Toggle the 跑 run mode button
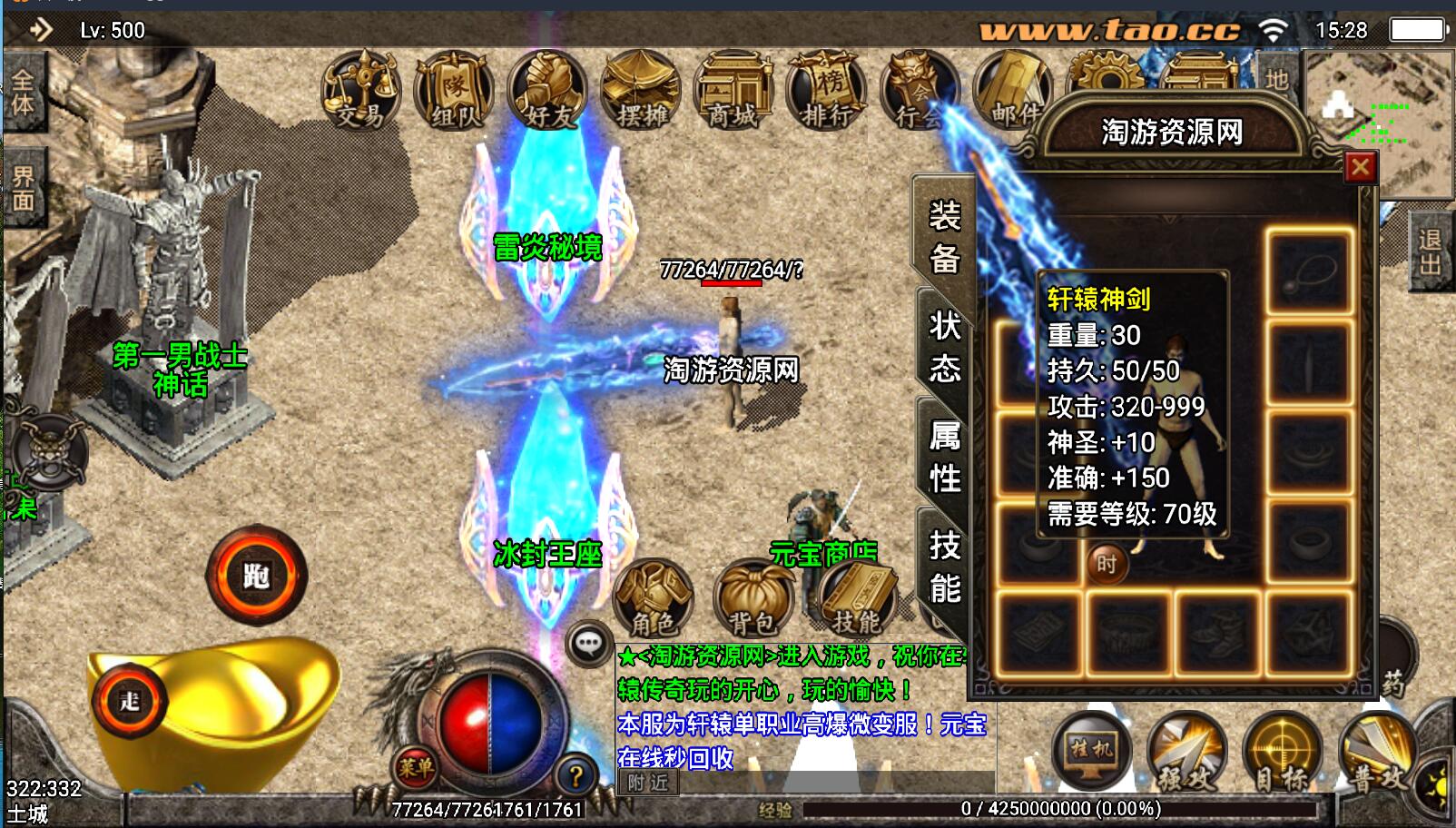This screenshot has height=828, width=1456. 257,576
